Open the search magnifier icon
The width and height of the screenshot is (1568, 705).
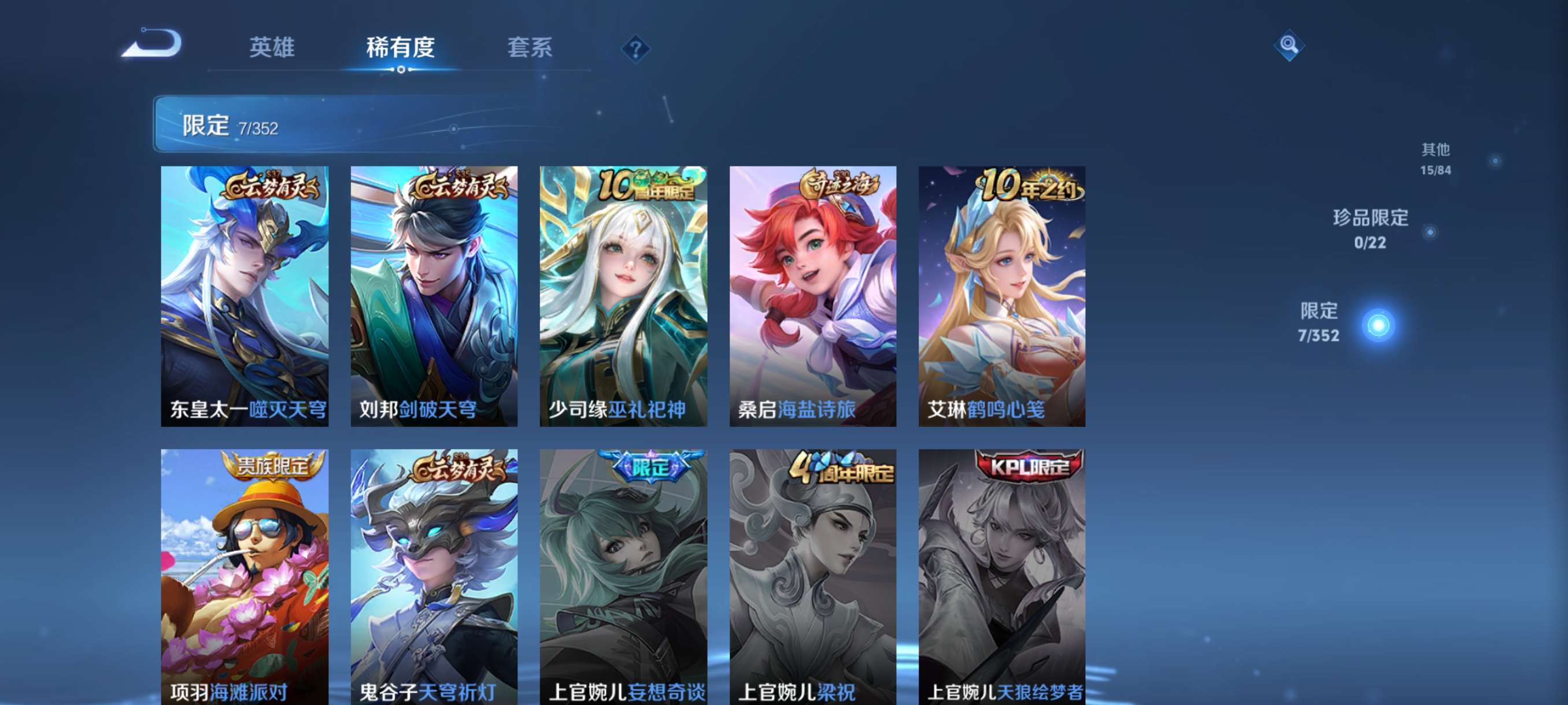tap(1289, 46)
